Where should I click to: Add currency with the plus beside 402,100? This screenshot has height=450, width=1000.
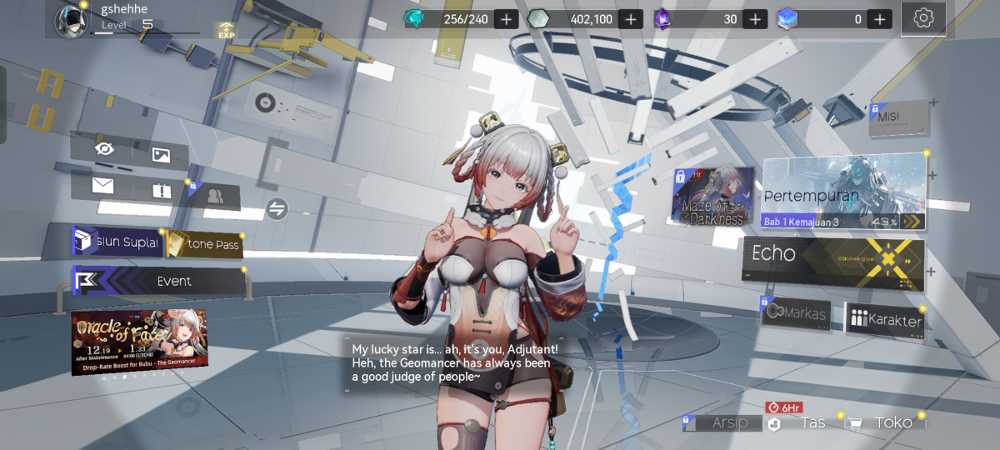[x=630, y=19]
